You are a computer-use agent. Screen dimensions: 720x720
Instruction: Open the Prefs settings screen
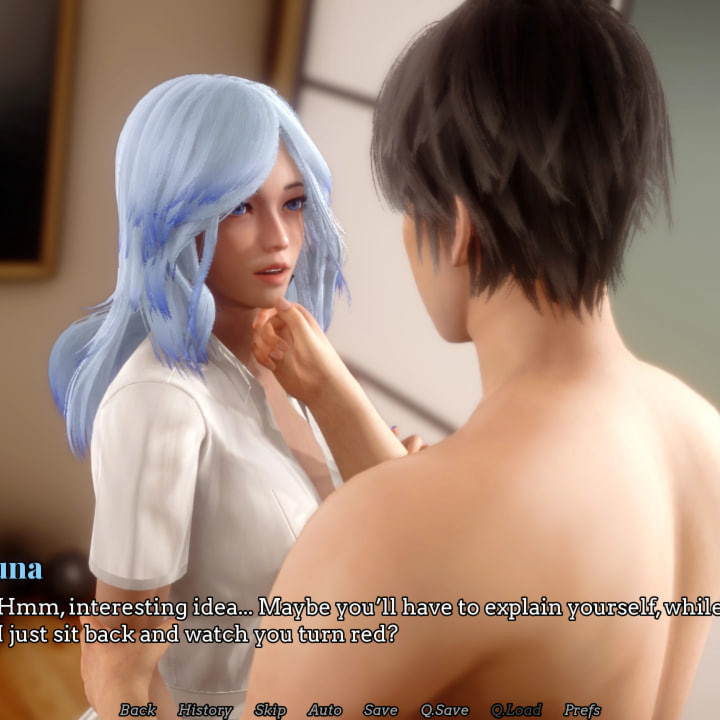pyautogui.click(x=582, y=710)
